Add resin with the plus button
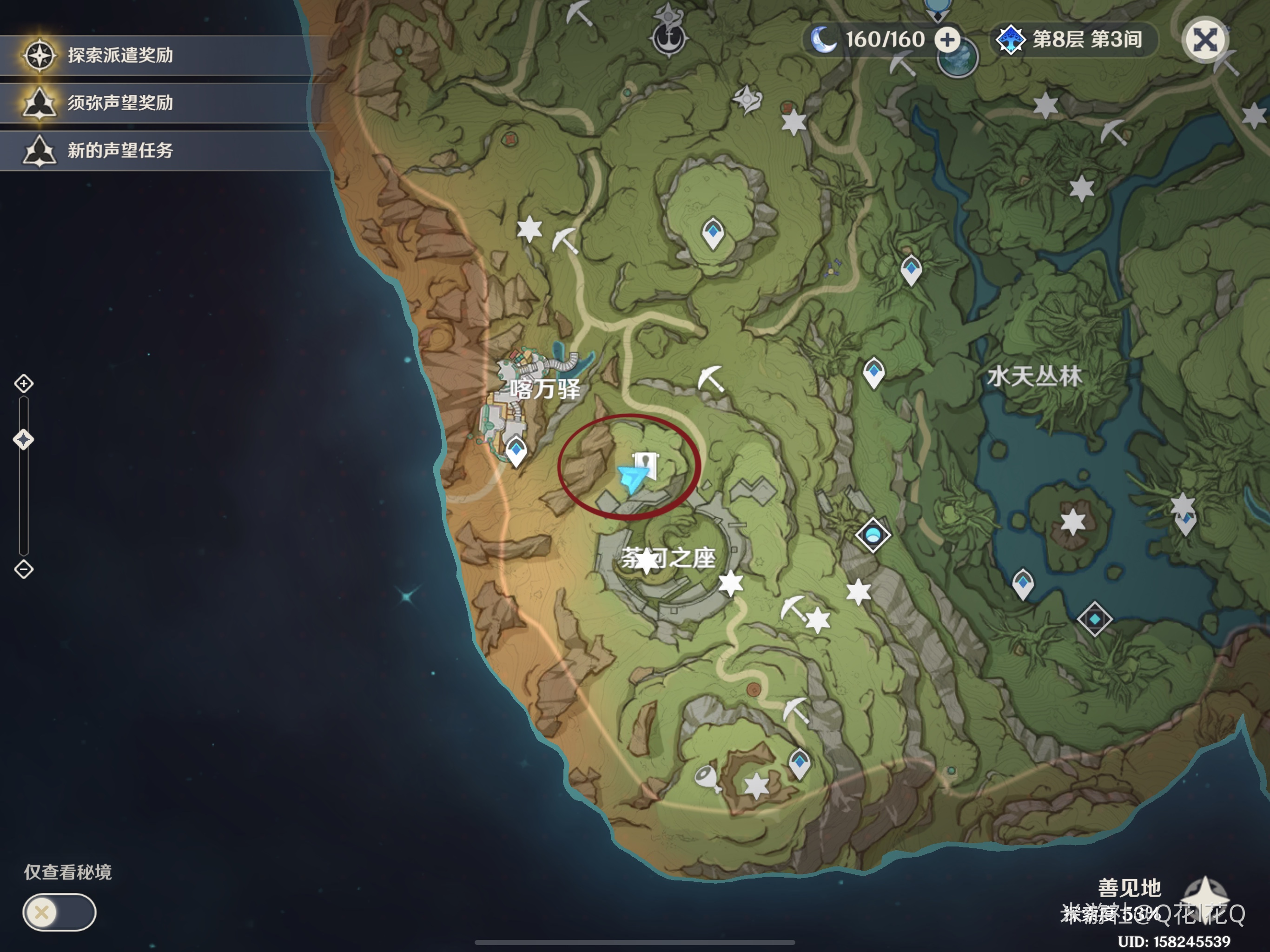The image size is (1270, 952). (x=947, y=40)
